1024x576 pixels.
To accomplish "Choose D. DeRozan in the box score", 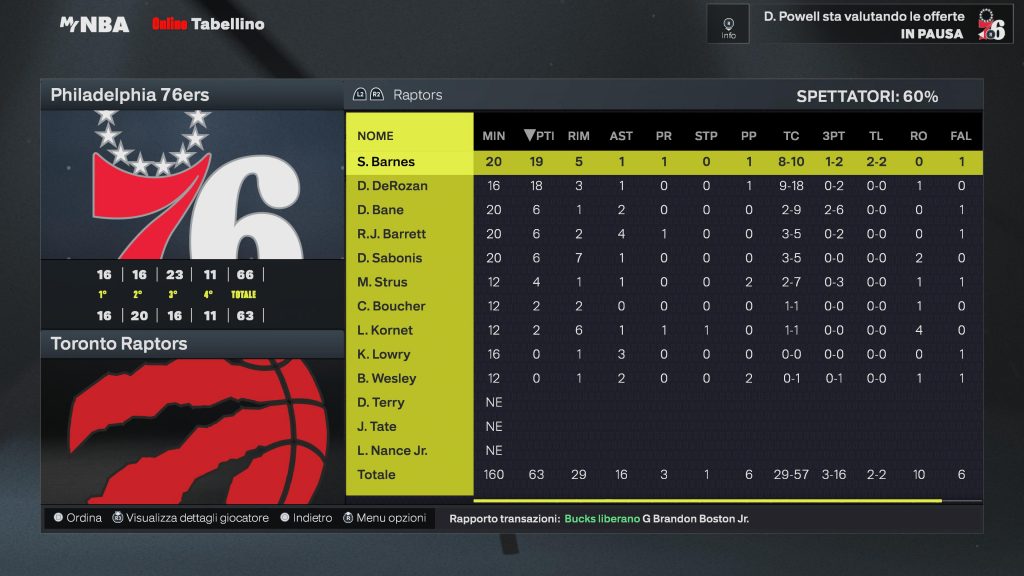I will pos(392,186).
